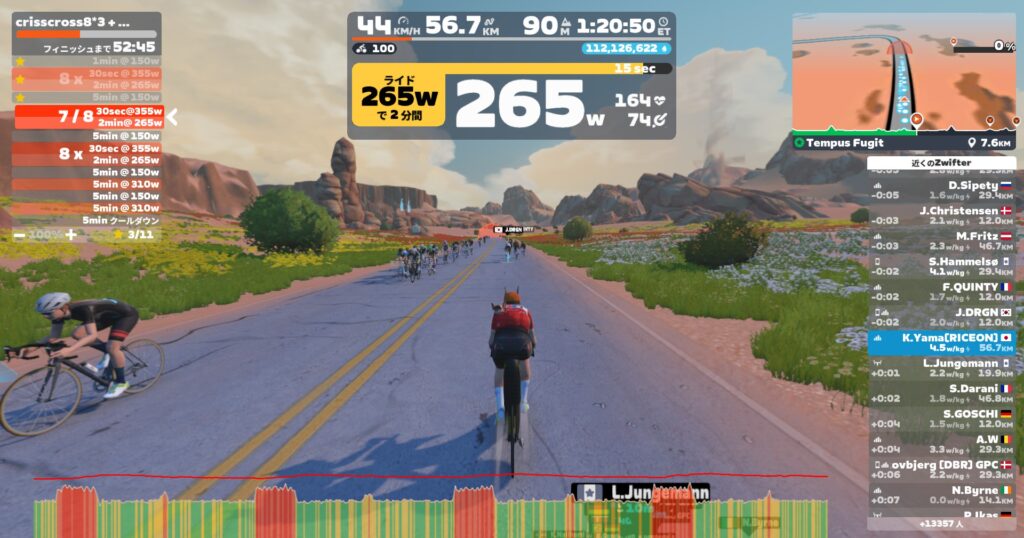1024x538 pixels.
Task: Click the workout power graph at the bottom
Action: [430, 512]
